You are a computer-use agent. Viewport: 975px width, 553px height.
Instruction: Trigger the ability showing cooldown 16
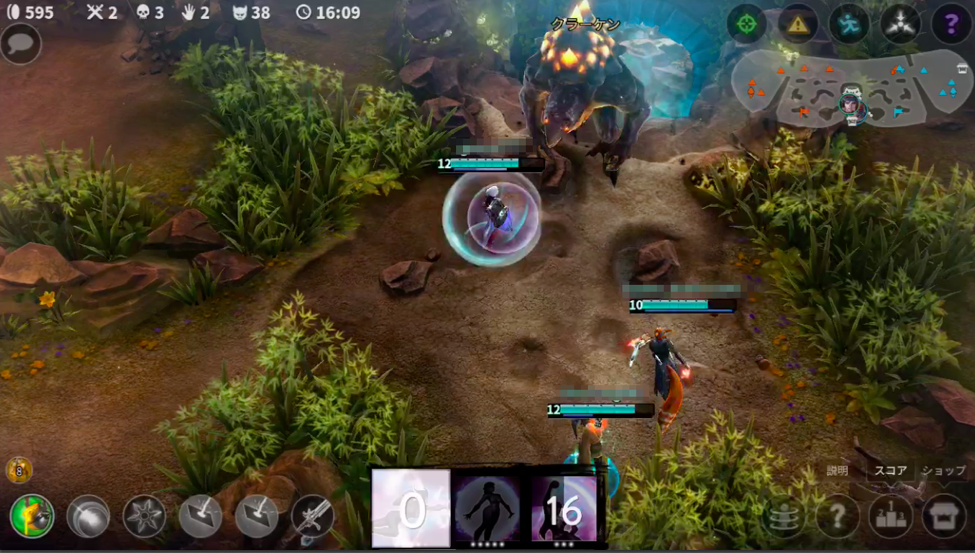click(563, 508)
